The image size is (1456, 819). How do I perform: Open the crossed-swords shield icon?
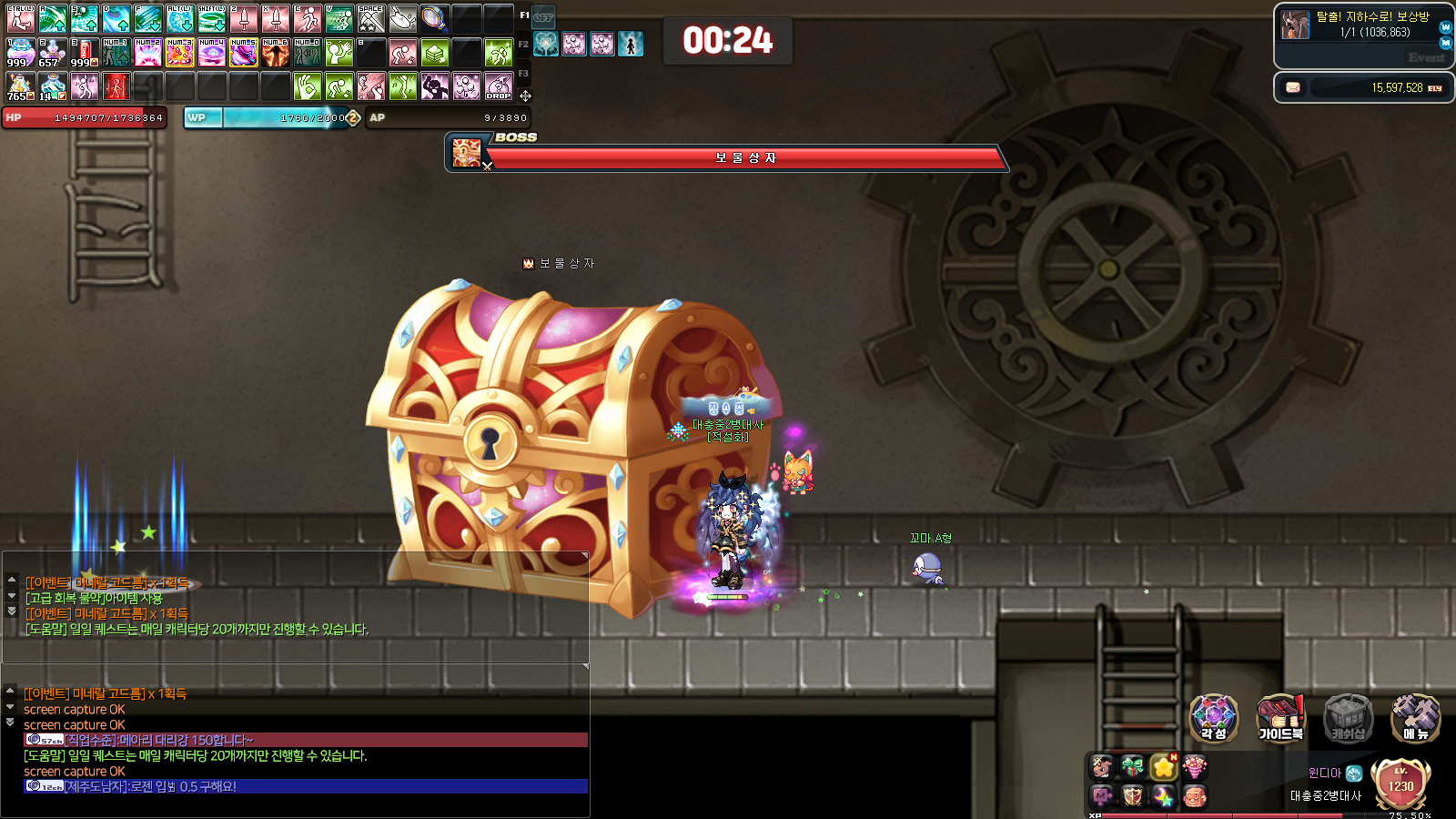pyautogui.click(x=1132, y=797)
